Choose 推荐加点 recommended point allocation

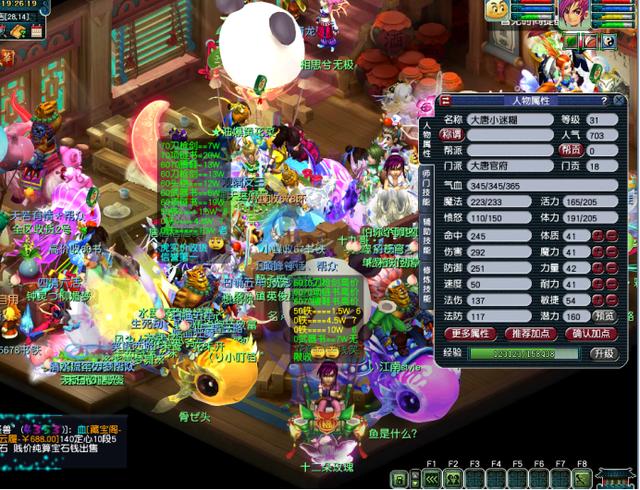click(529, 333)
